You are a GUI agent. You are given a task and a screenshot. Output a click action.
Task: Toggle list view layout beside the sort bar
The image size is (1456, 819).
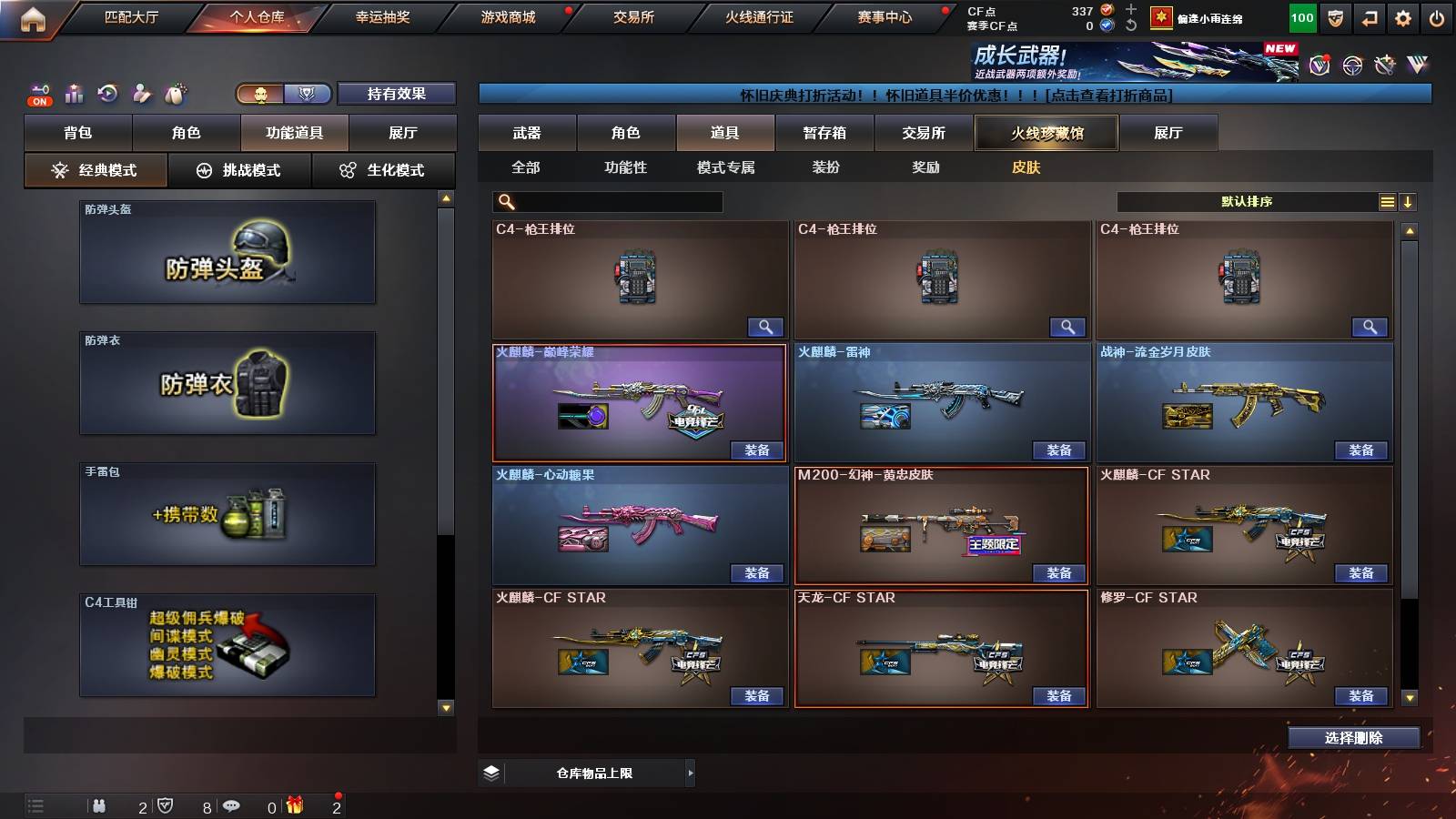click(x=1387, y=201)
